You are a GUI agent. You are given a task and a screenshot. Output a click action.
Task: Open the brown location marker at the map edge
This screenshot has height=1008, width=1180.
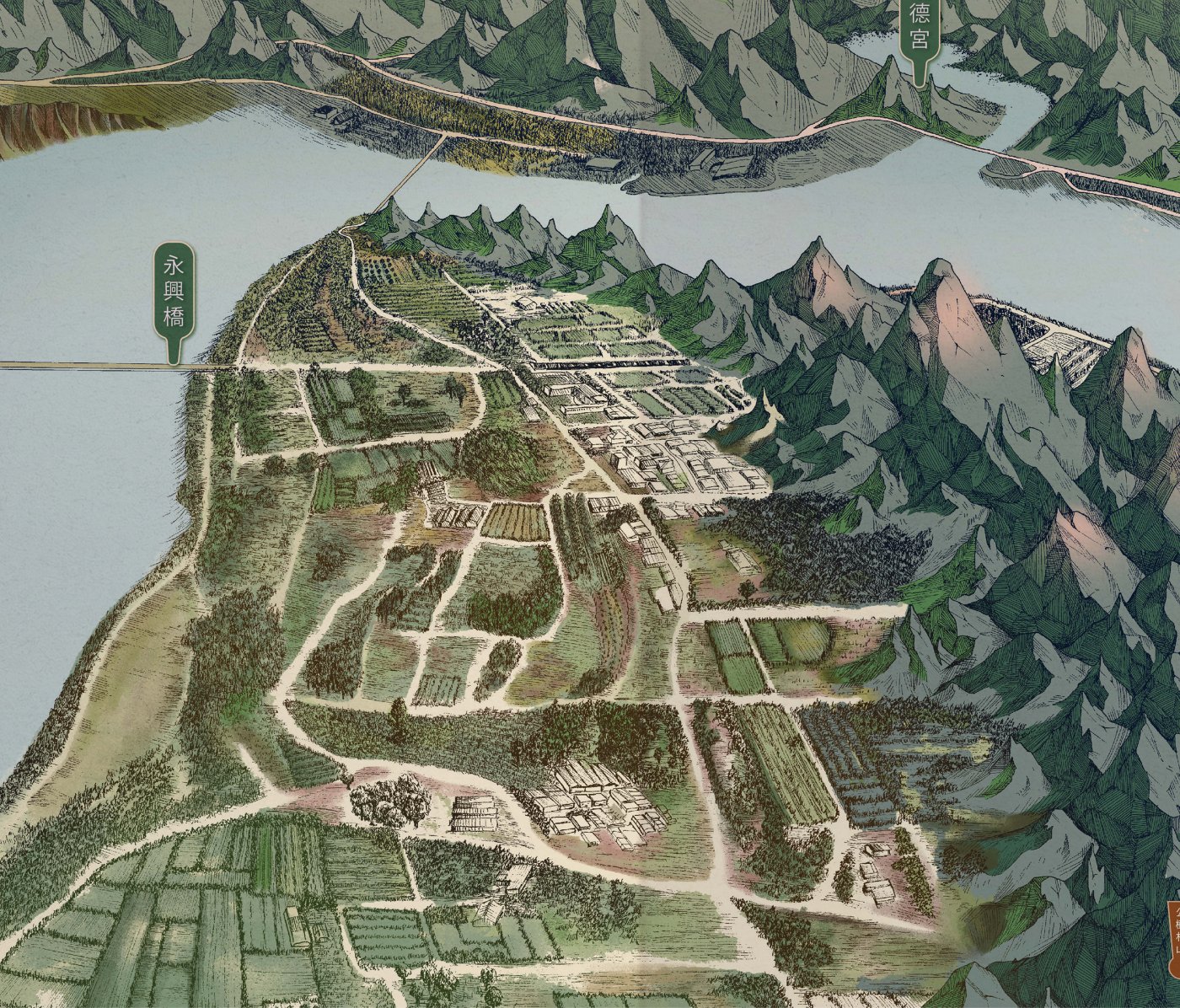(1173, 937)
